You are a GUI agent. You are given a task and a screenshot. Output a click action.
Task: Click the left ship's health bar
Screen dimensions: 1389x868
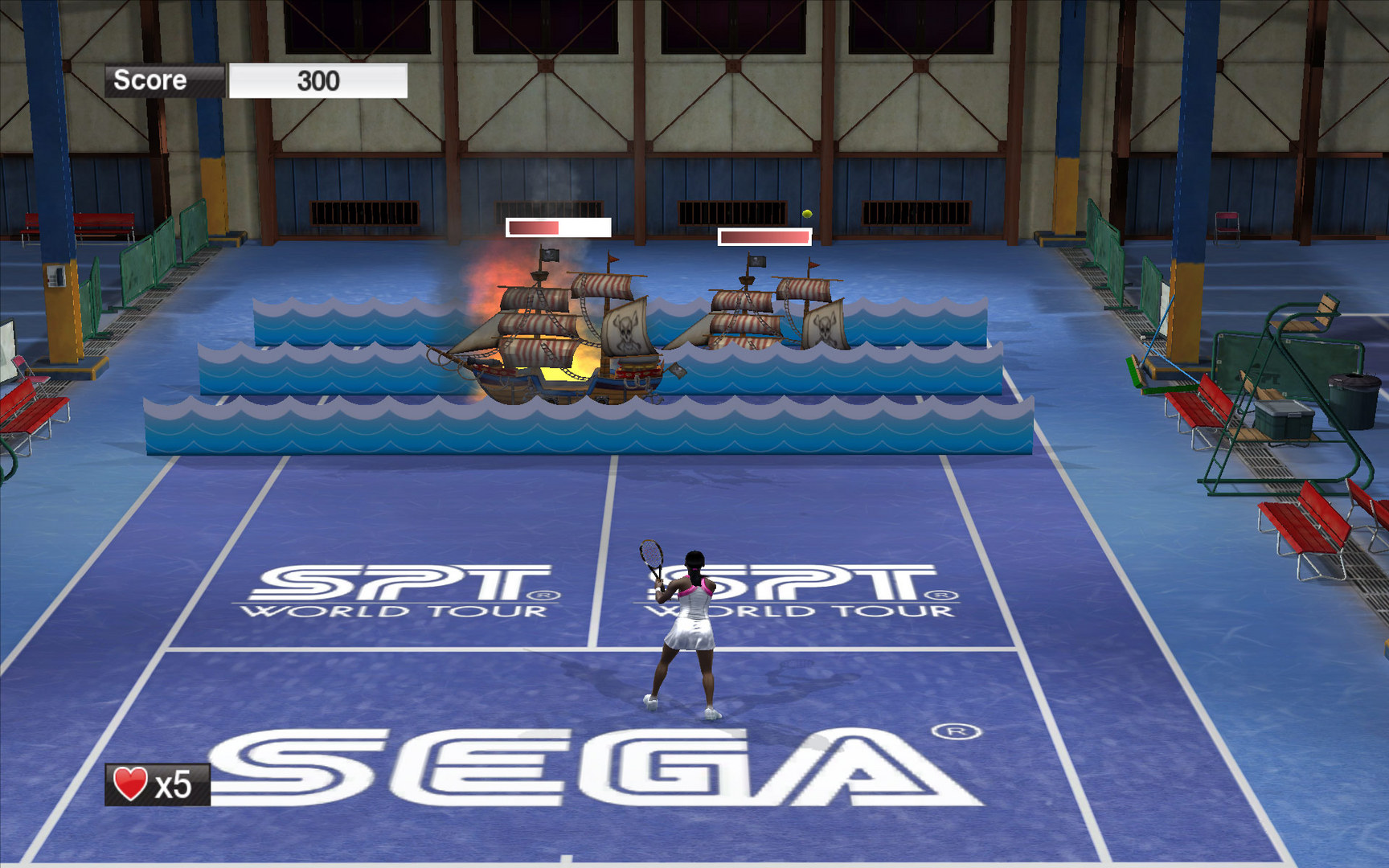[x=559, y=229]
